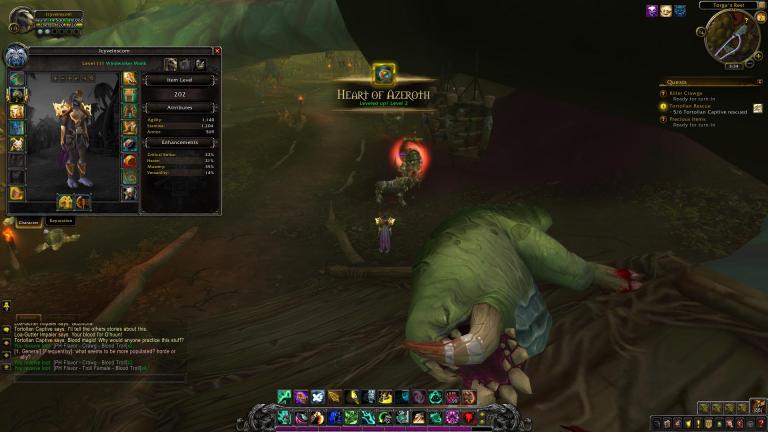
Task: Click the Heart of Azeroth icon
Action: [x=384, y=73]
